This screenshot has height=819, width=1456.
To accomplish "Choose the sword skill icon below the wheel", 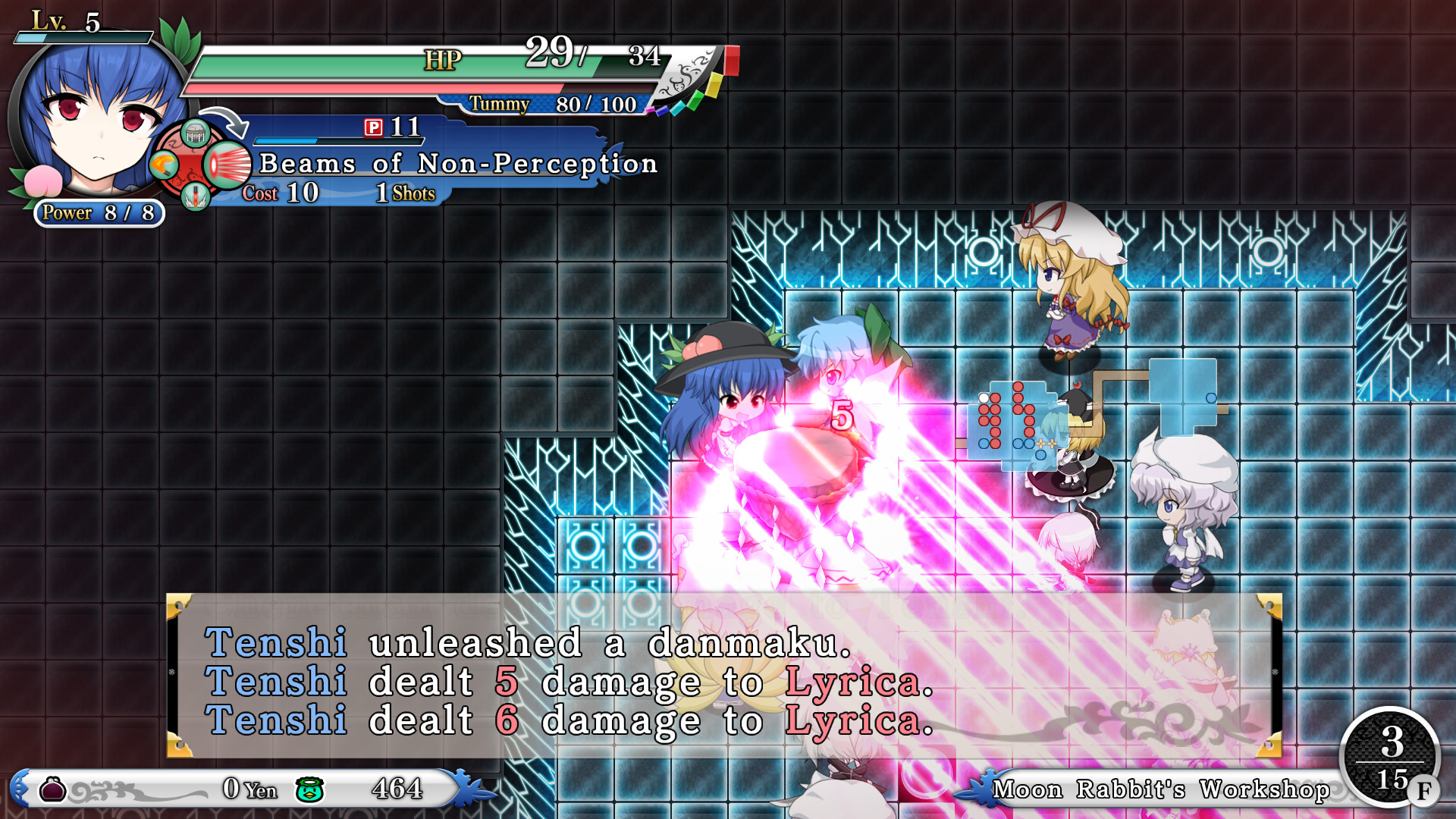I will [195, 197].
